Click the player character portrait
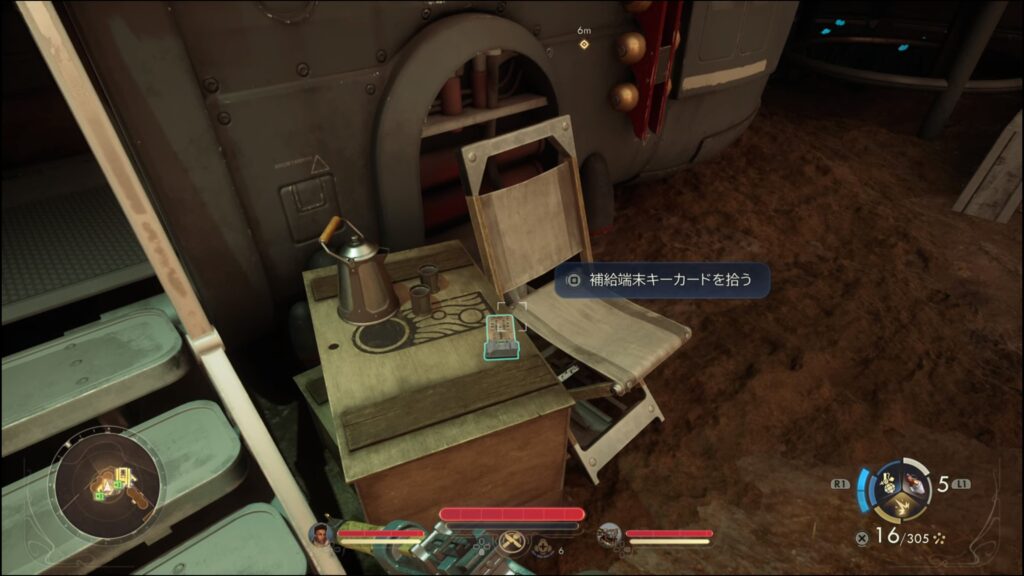 [320, 534]
